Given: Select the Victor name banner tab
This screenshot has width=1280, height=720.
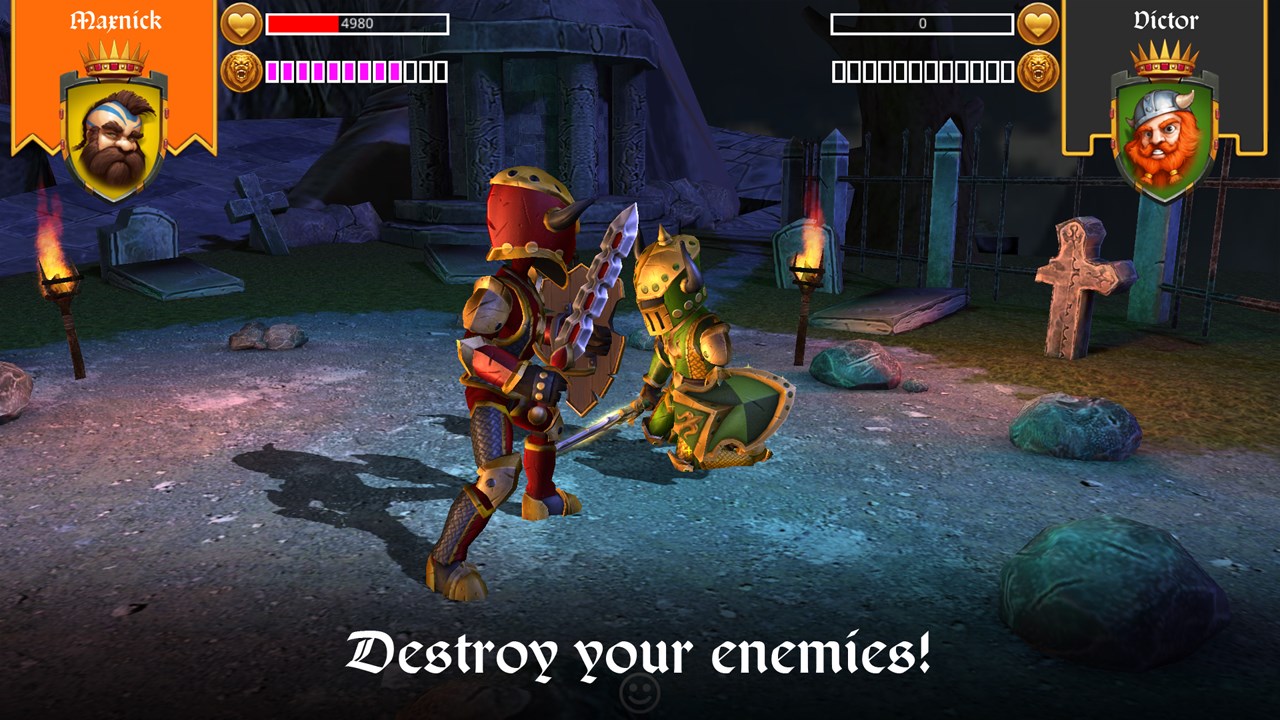Looking at the screenshot, I should click(1164, 18).
